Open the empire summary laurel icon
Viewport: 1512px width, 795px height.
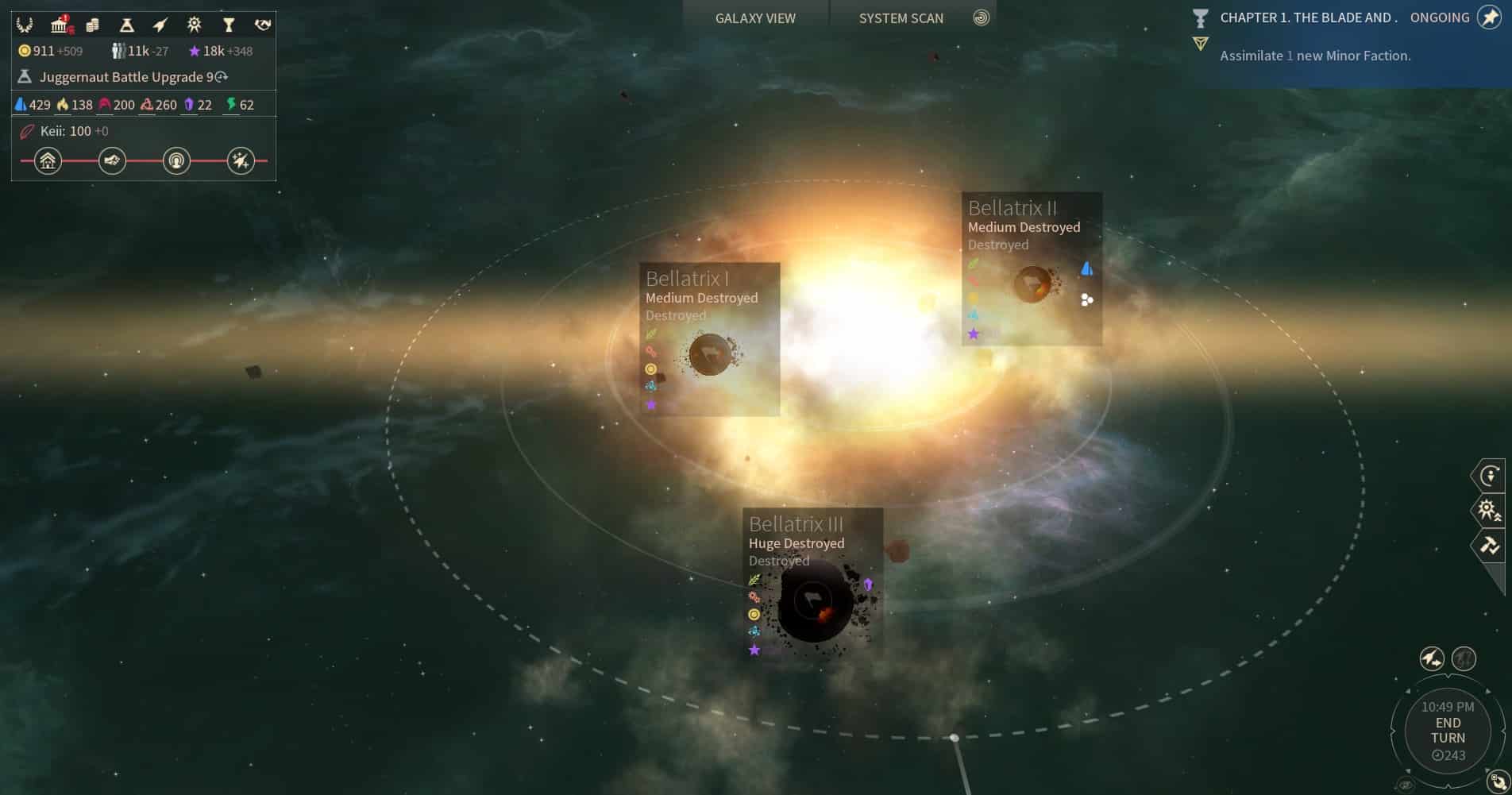click(24, 25)
